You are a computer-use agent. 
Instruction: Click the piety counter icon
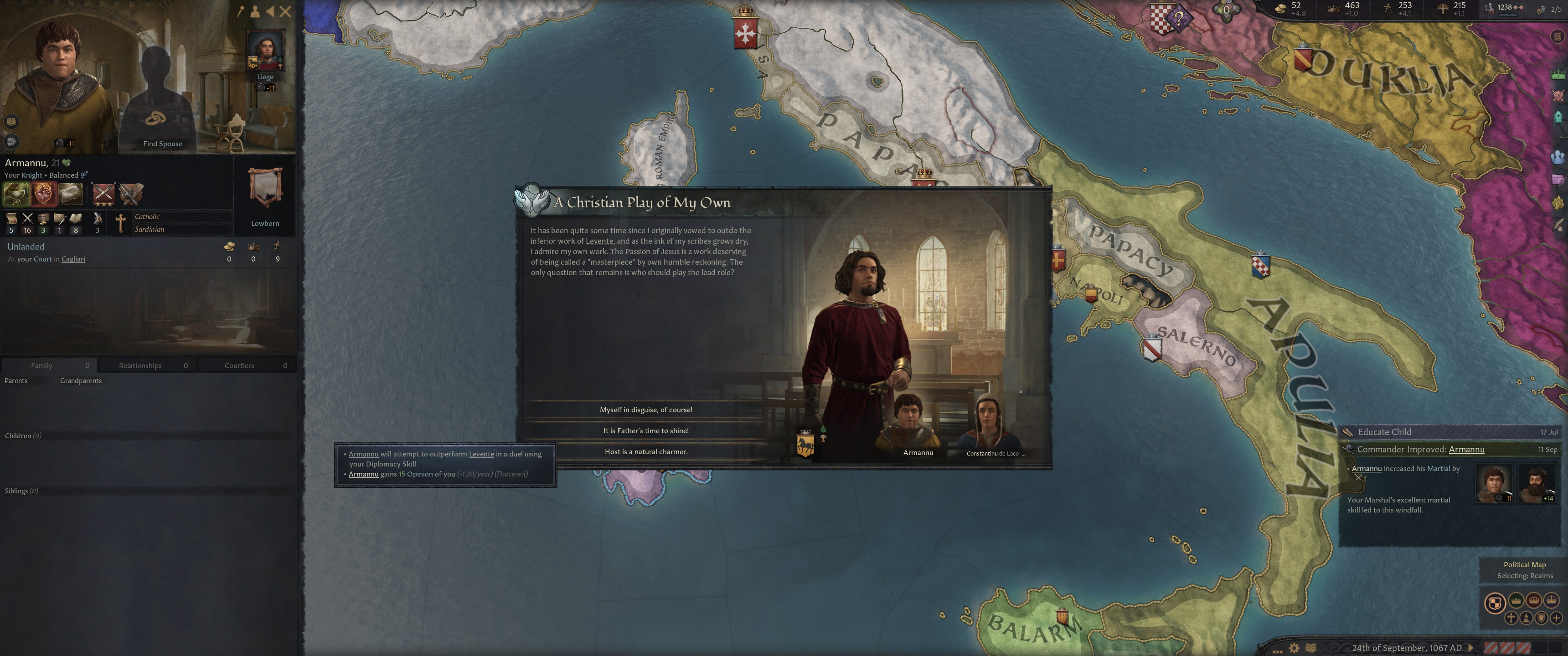click(1388, 9)
